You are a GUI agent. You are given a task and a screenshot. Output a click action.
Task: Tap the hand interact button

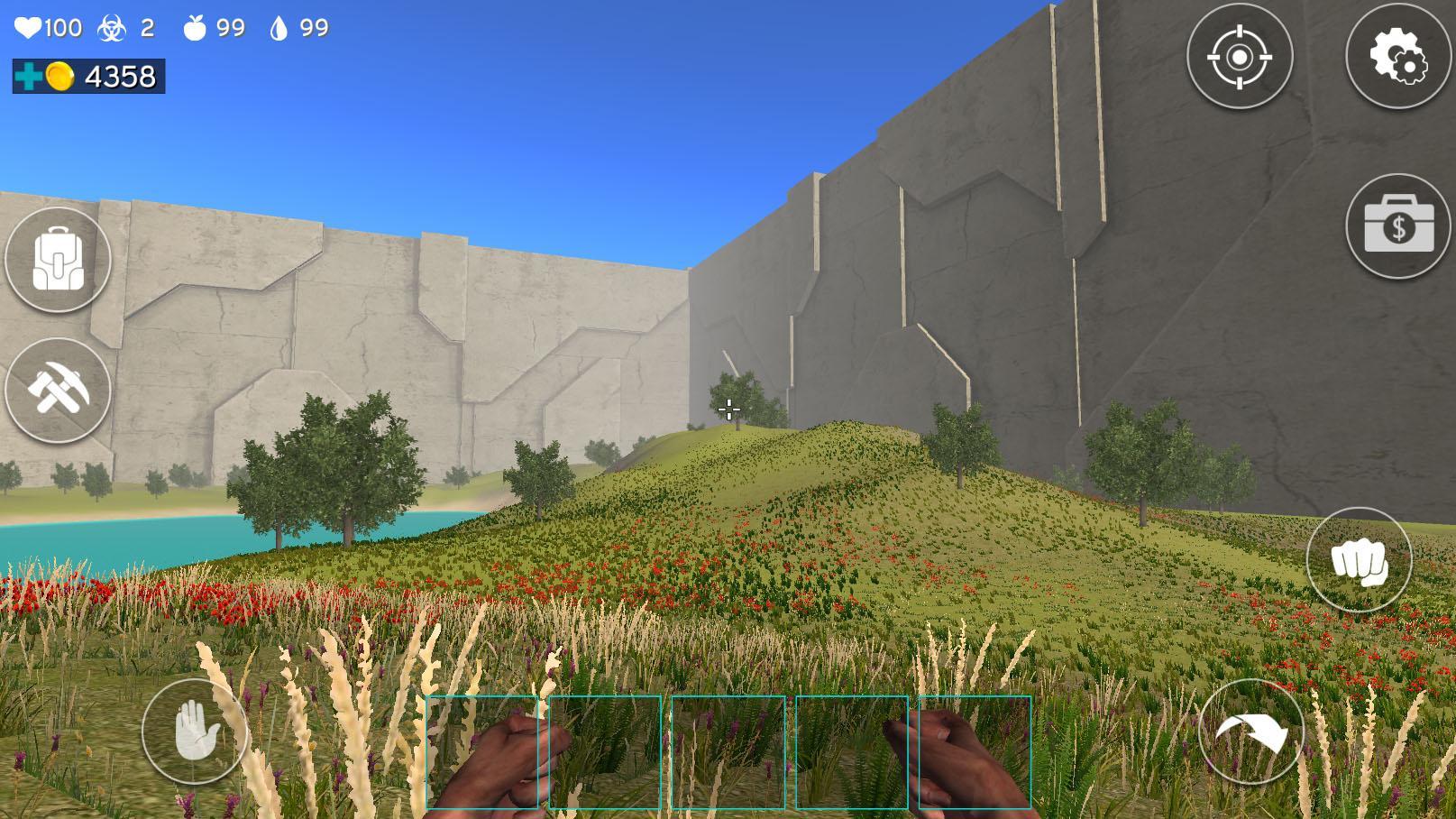(x=197, y=732)
